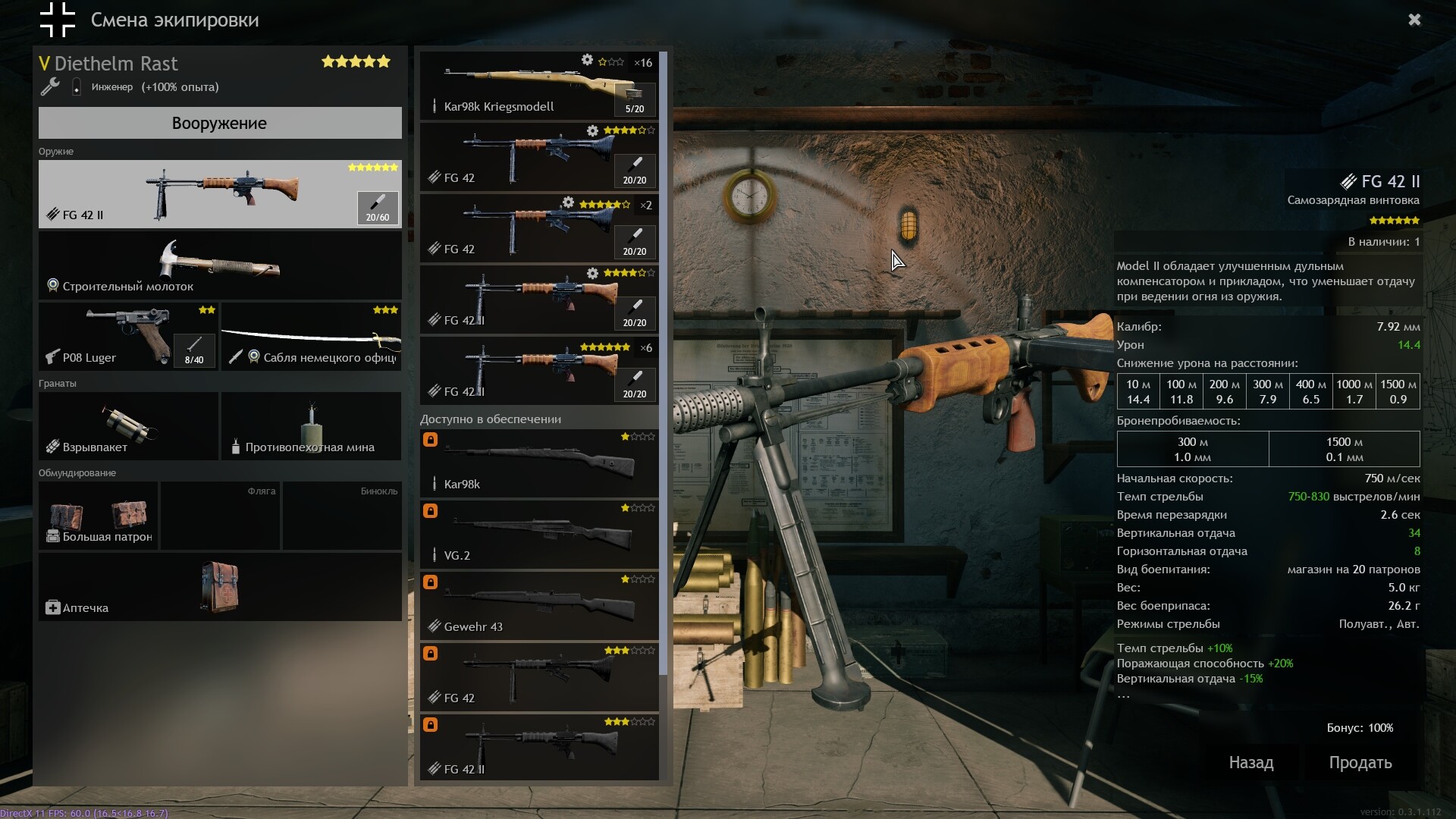Select the Противопехотная мина slot
1456x819 pixels.
(311, 425)
